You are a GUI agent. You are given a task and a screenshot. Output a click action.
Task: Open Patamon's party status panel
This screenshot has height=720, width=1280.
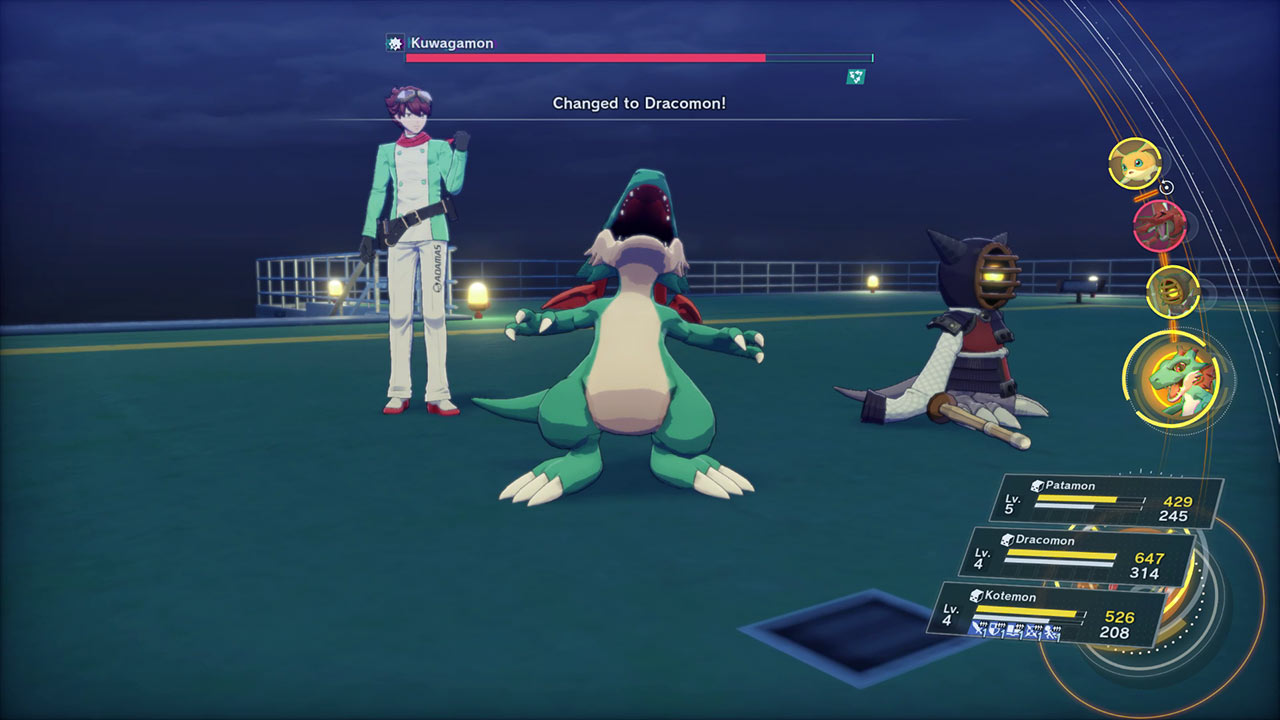click(1106, 500)
